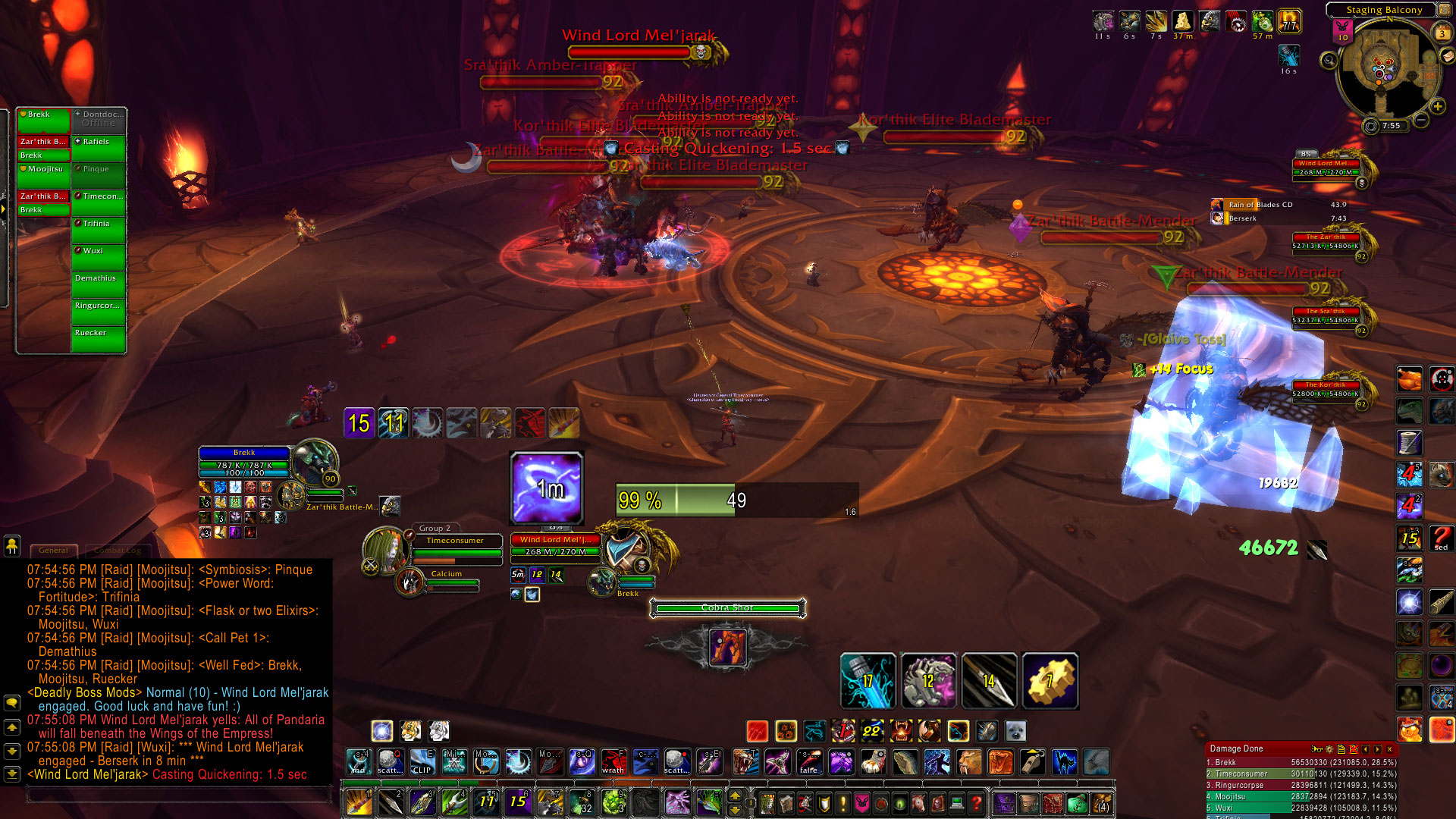Open the Combat Log chat tab
Image resolution: width=1456 pixels, height=819 pixels.
[x=118, y=550]
